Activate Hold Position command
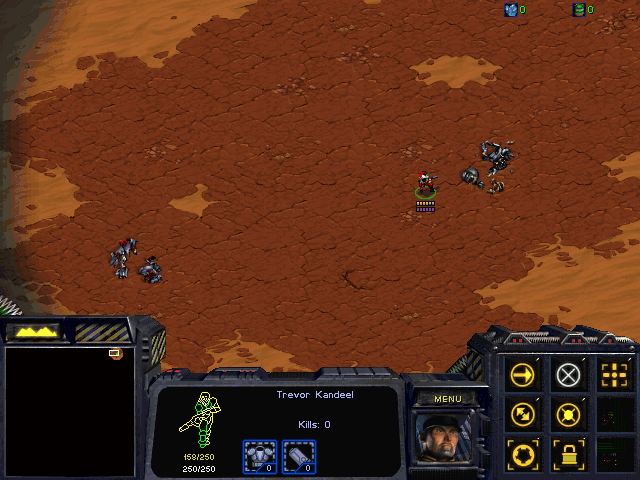 point(568,414)
